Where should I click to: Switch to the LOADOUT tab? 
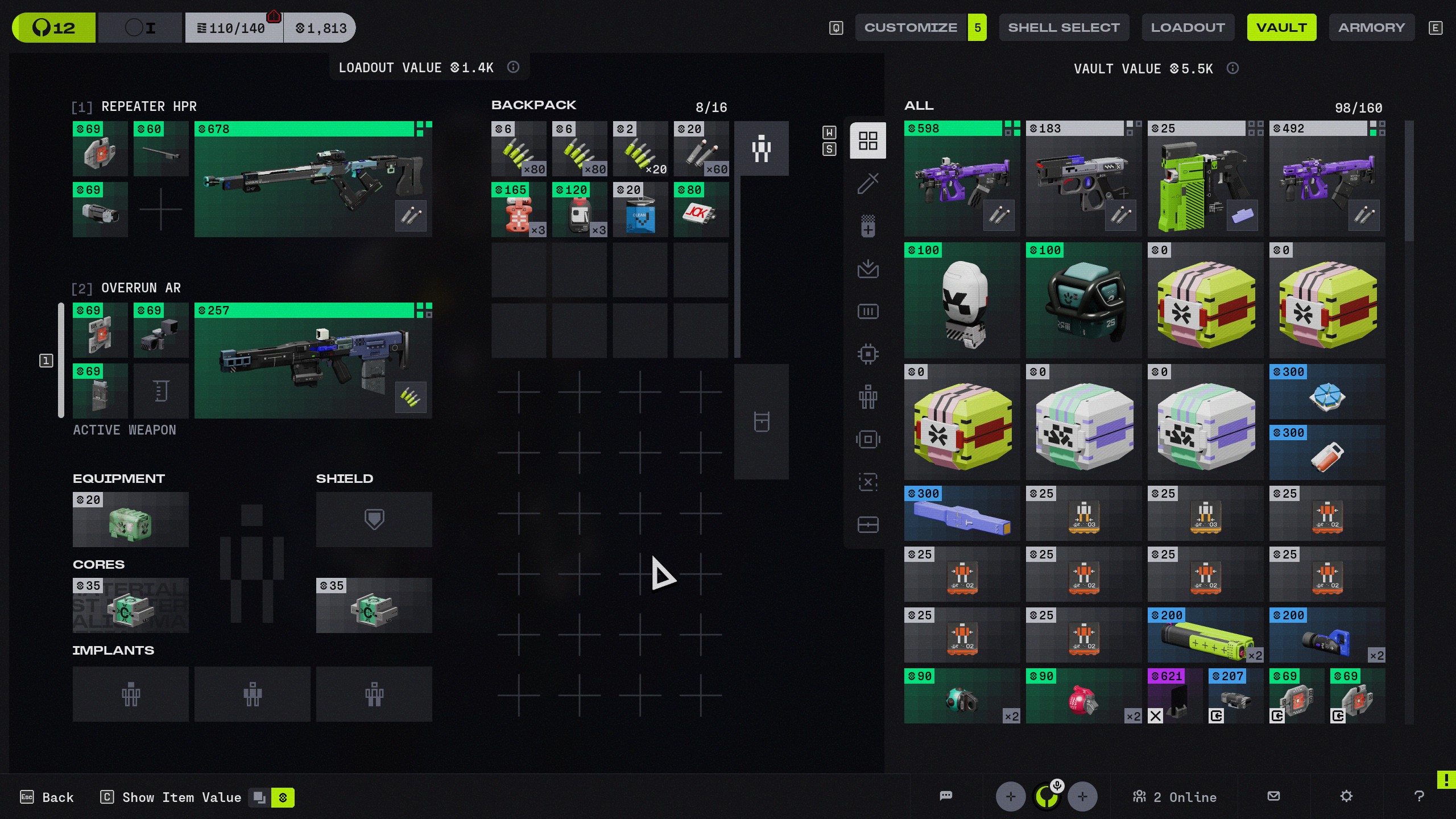1188,27
